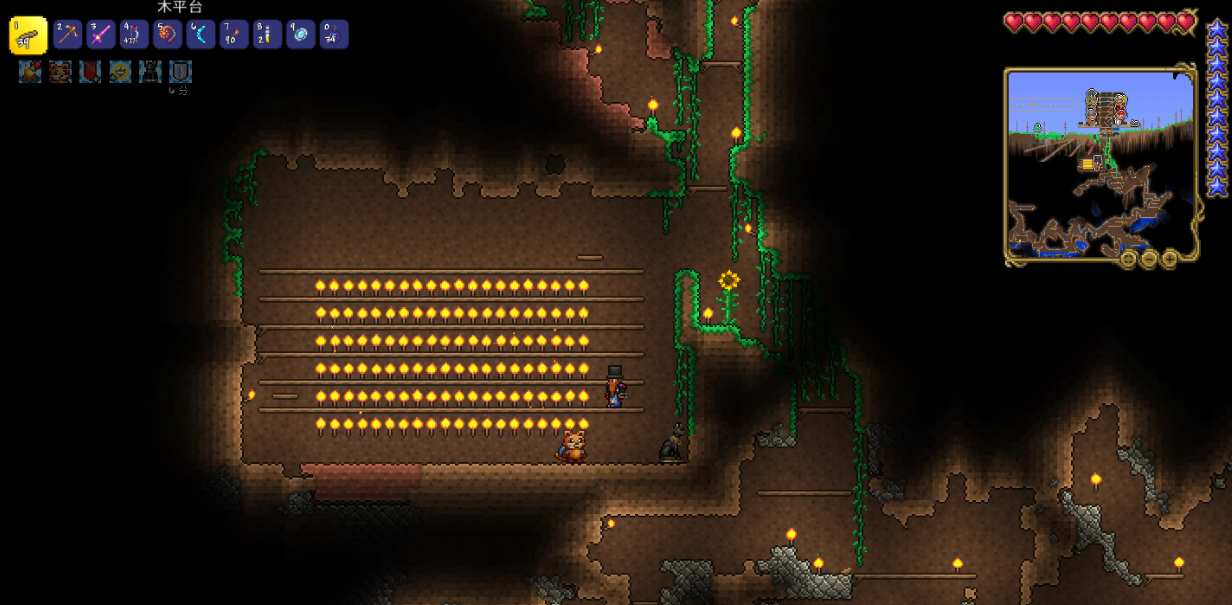The width and height of the screenshot is (1232, 605).
Task: Select the wood platform hotbar slot
Action: coord(28,35)
